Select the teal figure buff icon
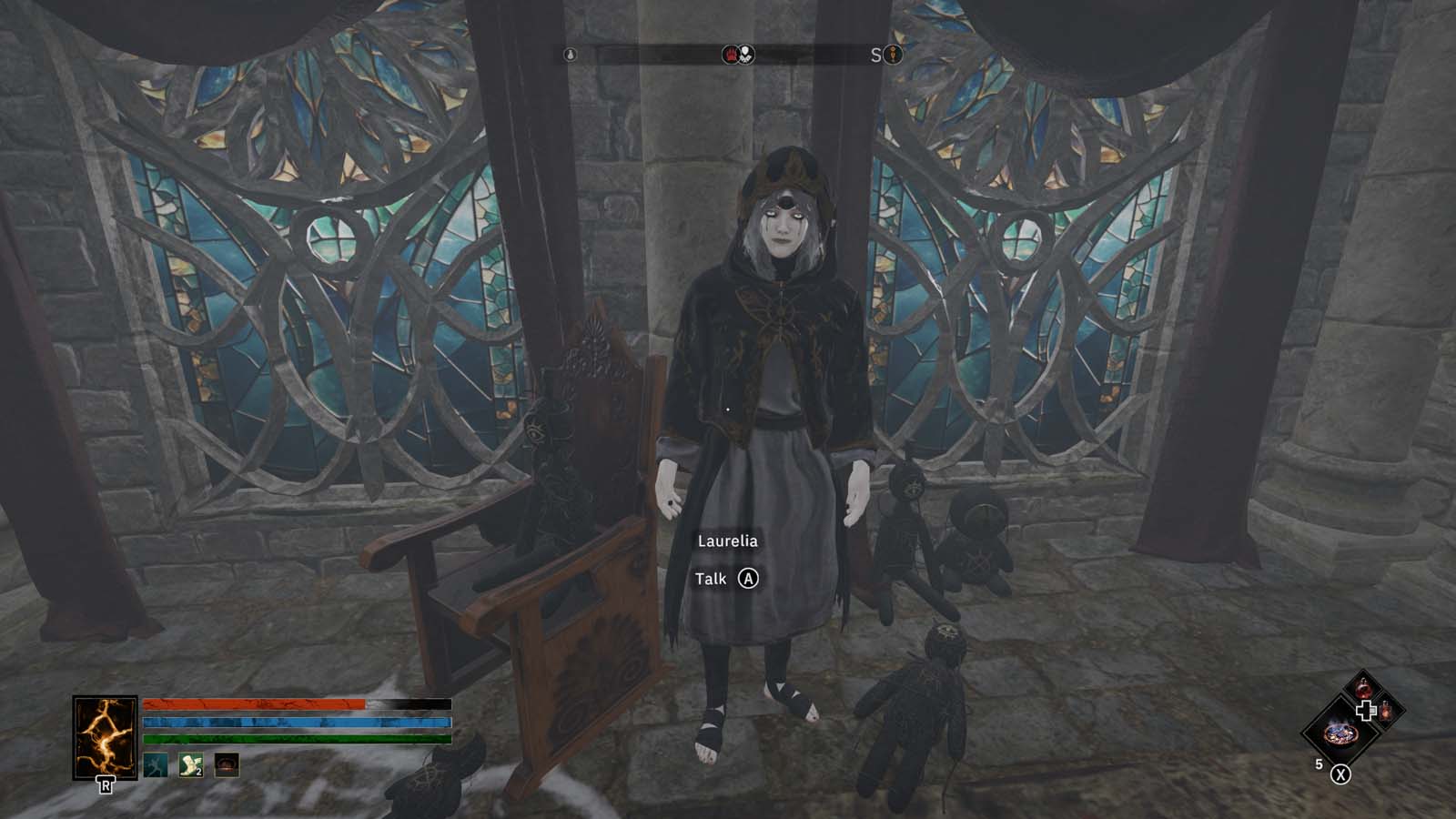 click(156, 764)
